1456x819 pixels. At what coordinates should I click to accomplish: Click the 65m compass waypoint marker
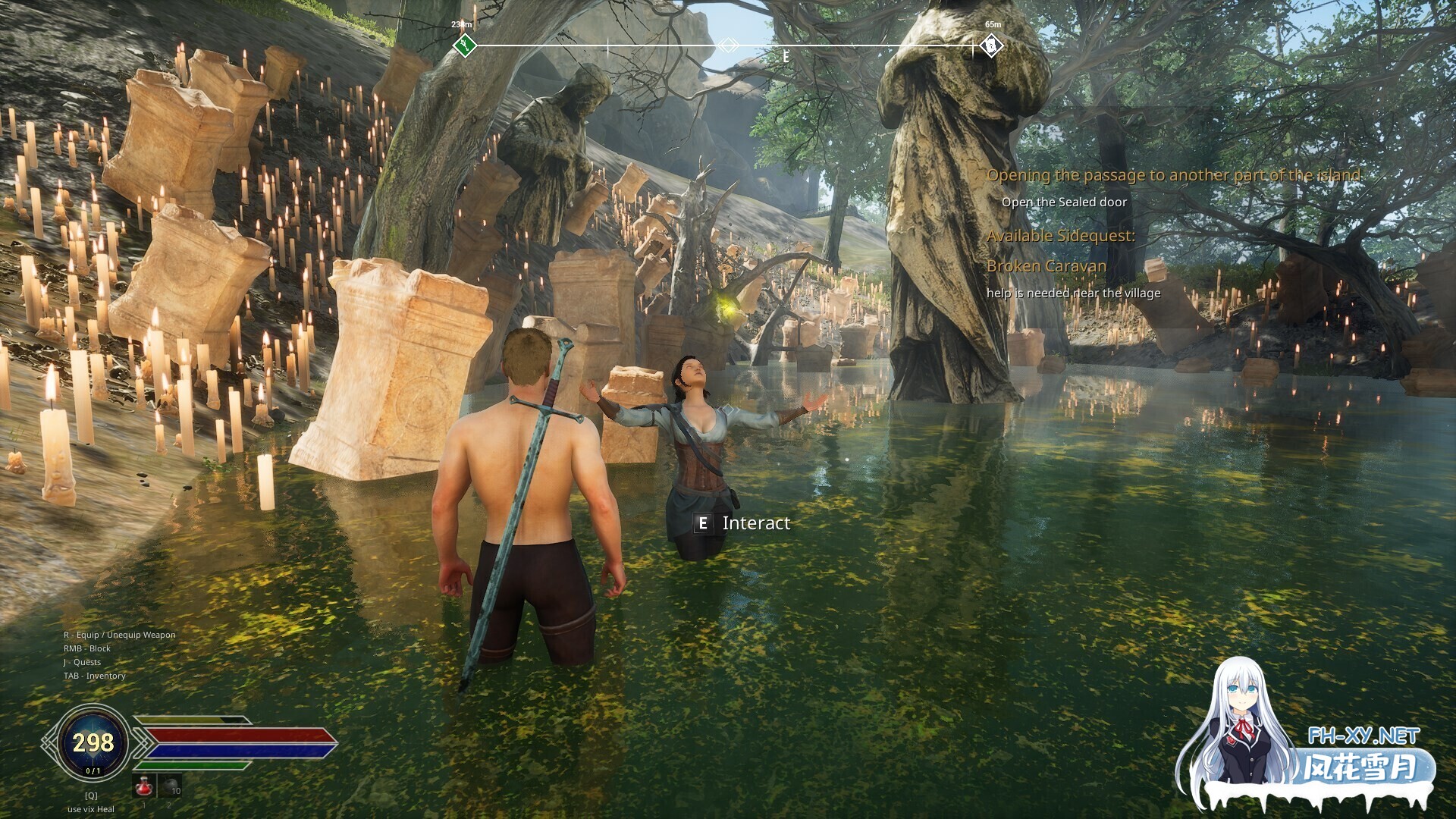point(990,46)
